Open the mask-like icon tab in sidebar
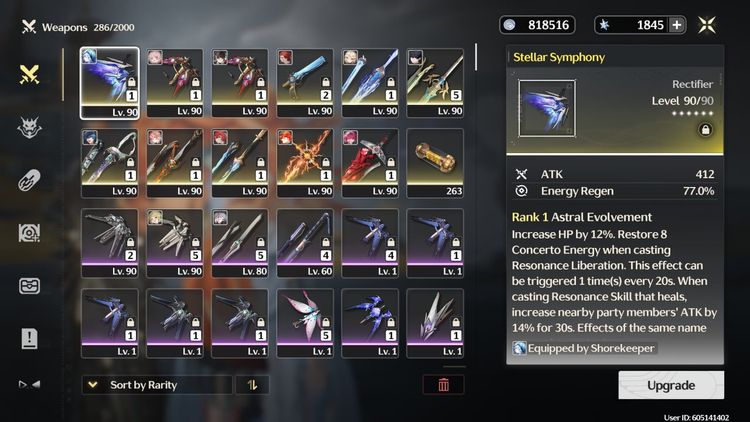 29,286
